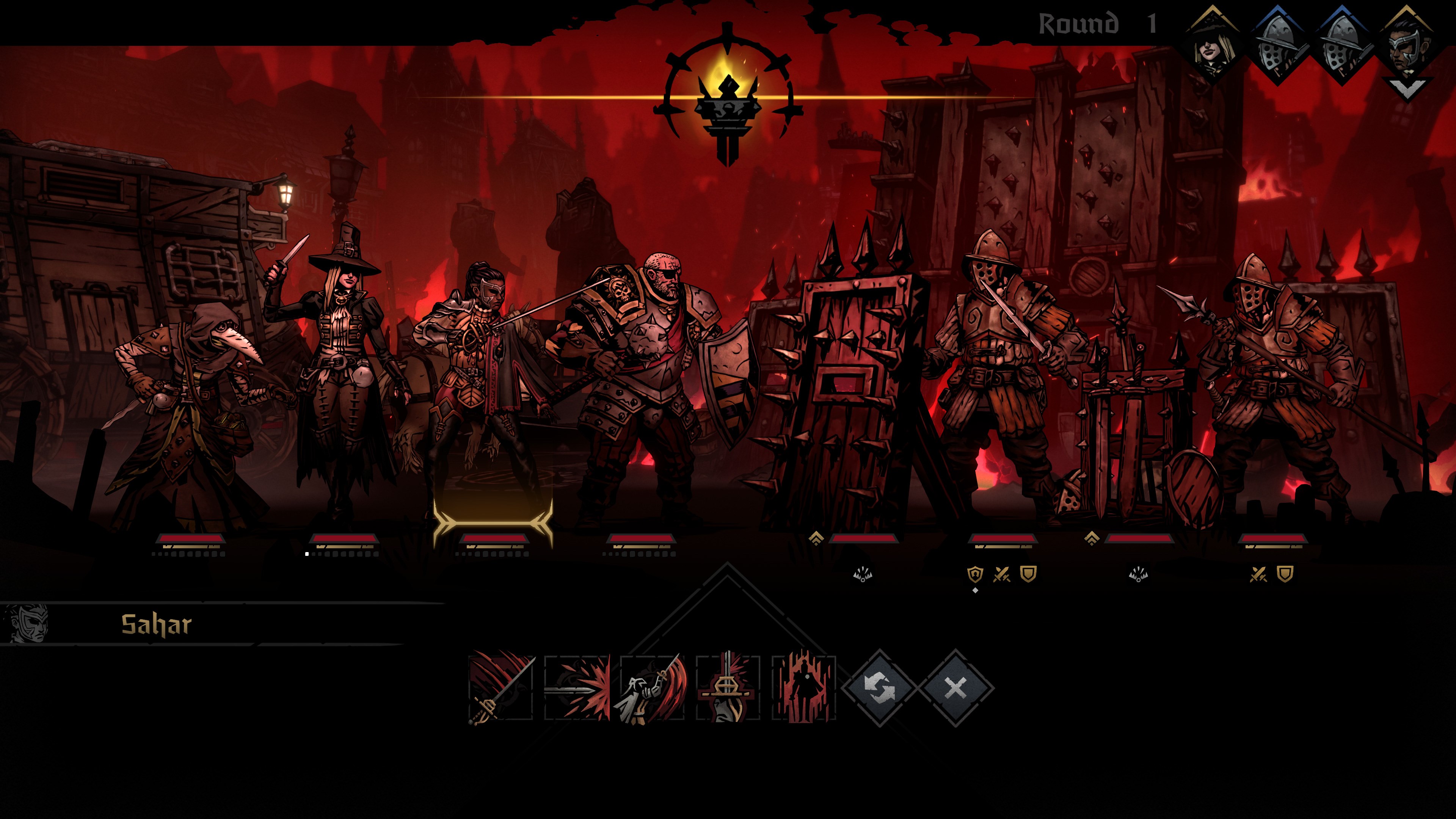Activate the cloaked duelist sword-raise skill
The width and height of the screenshot is (1456, 819).
[653, 688]
